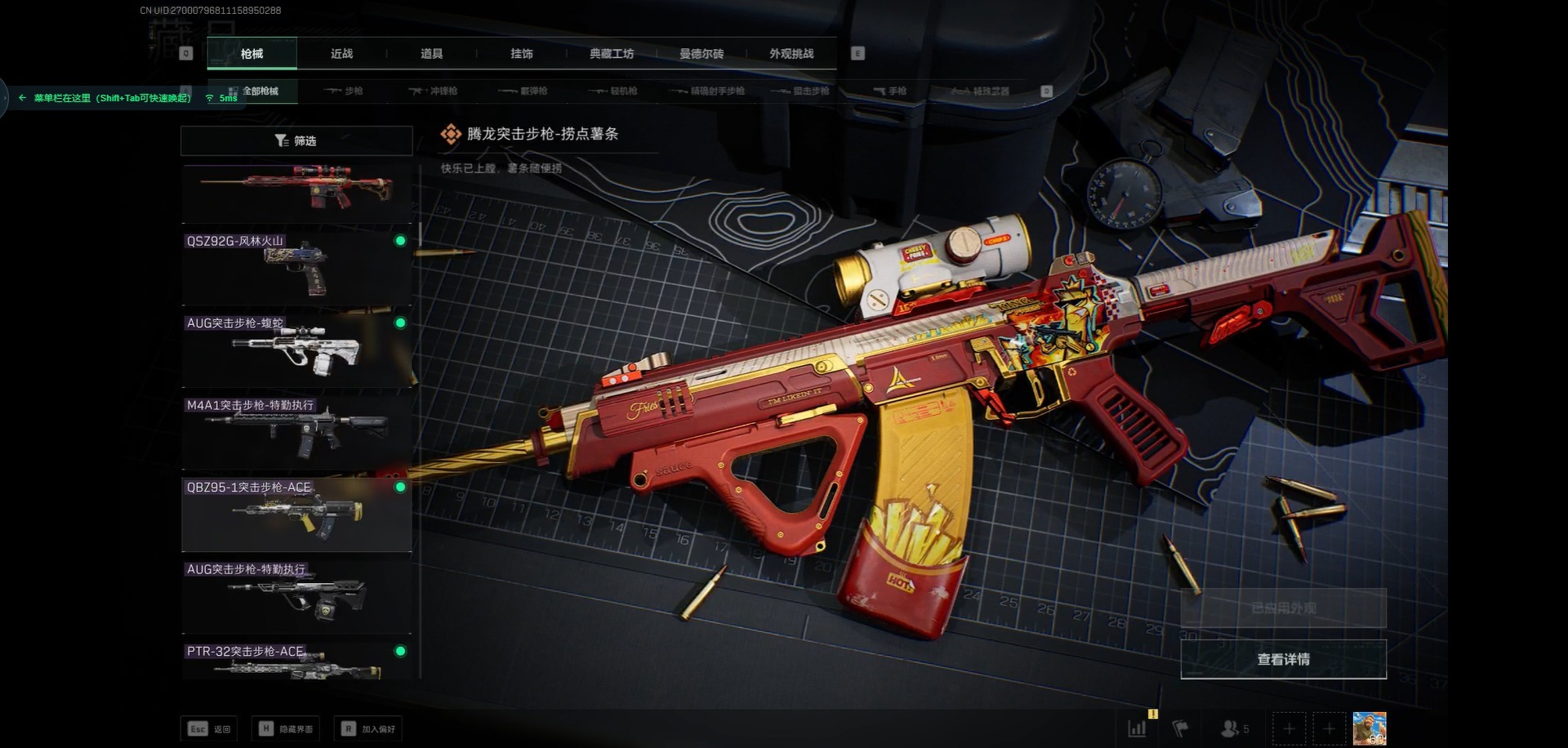Pick the M4A1突击步枪-特勤执行 skin
1568x748 pixels.
pos(296,432)
